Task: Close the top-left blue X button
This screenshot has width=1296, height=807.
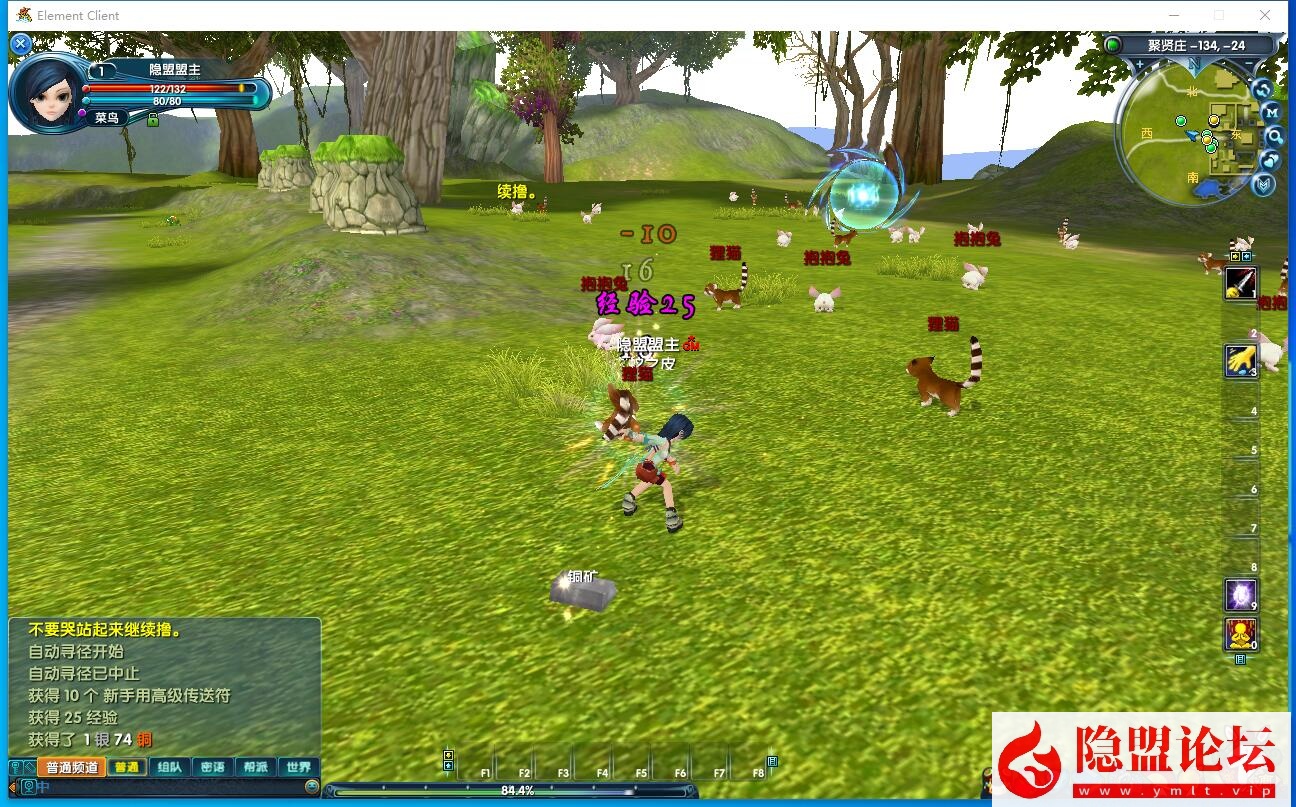Action: click(20, 44)
